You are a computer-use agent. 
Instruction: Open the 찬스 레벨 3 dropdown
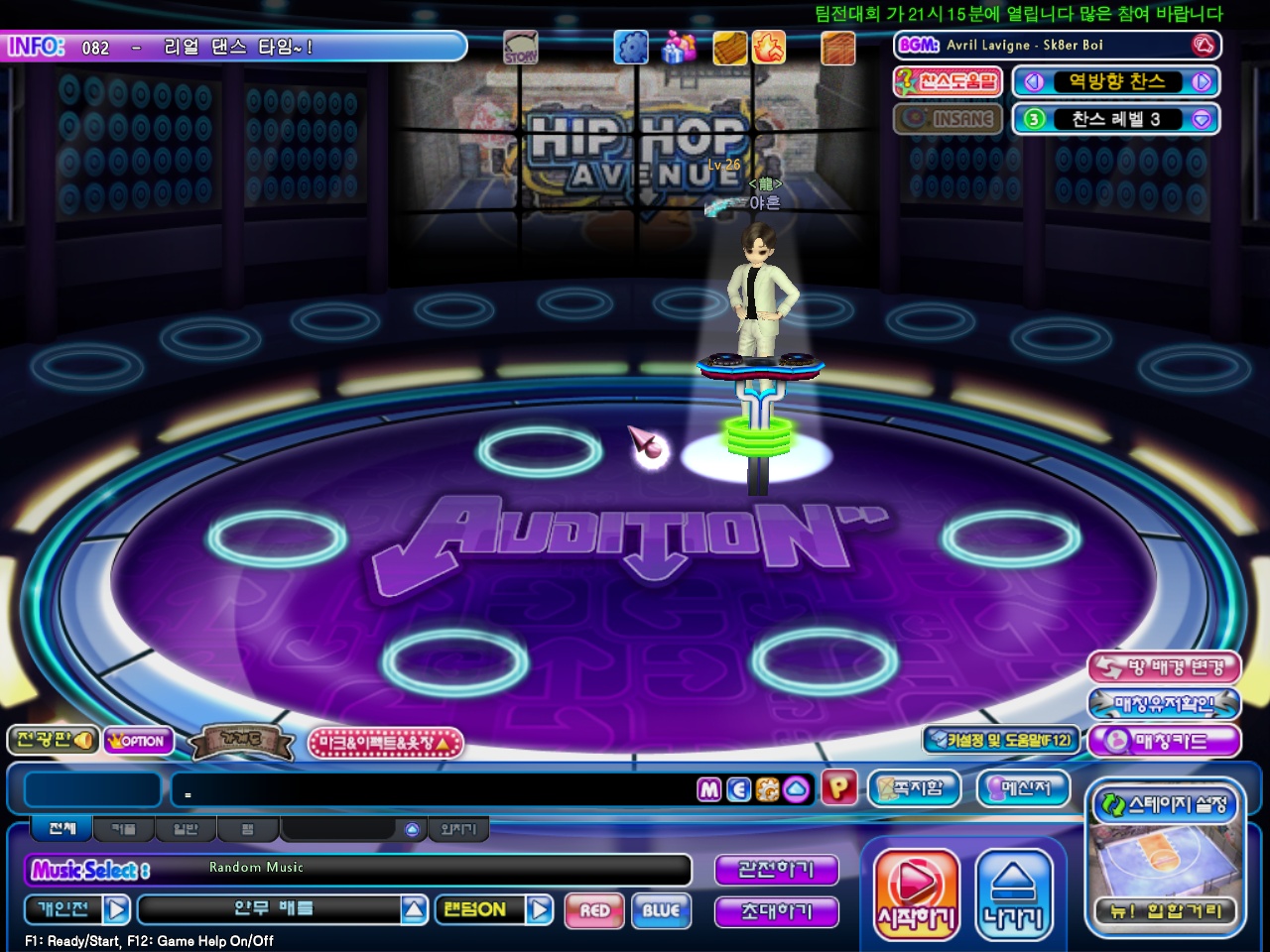tap(1202, 119)
